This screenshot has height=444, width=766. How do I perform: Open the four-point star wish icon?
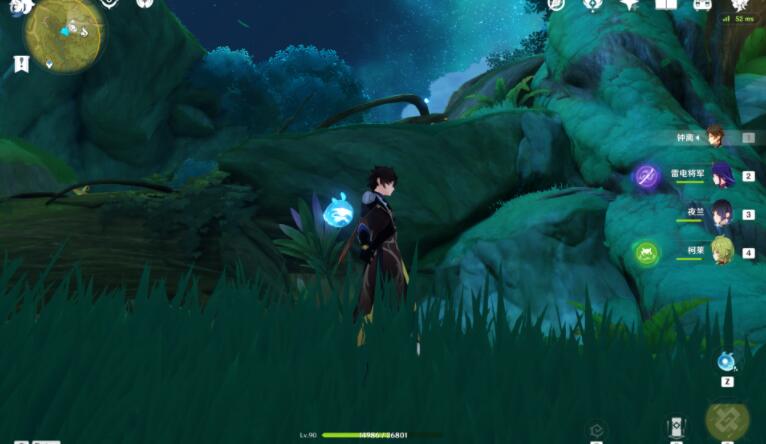(628, 5)
